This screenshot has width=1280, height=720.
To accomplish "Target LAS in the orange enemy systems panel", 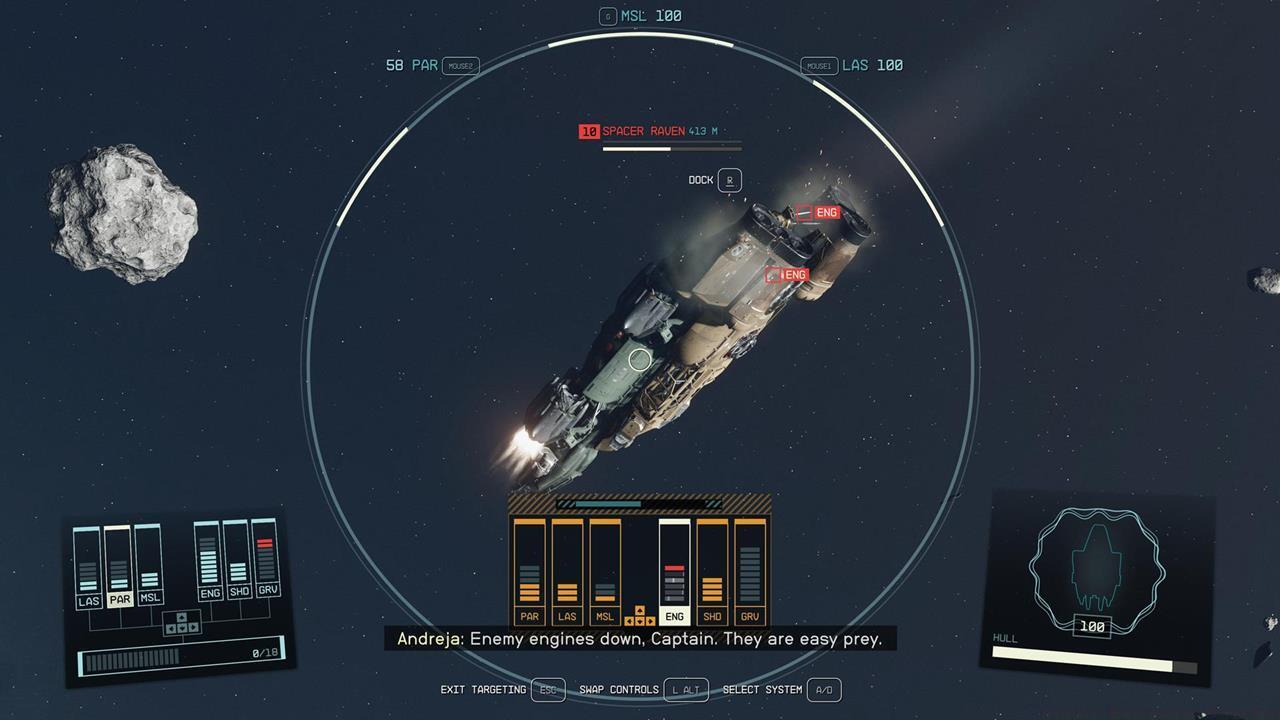I will 567,616.
